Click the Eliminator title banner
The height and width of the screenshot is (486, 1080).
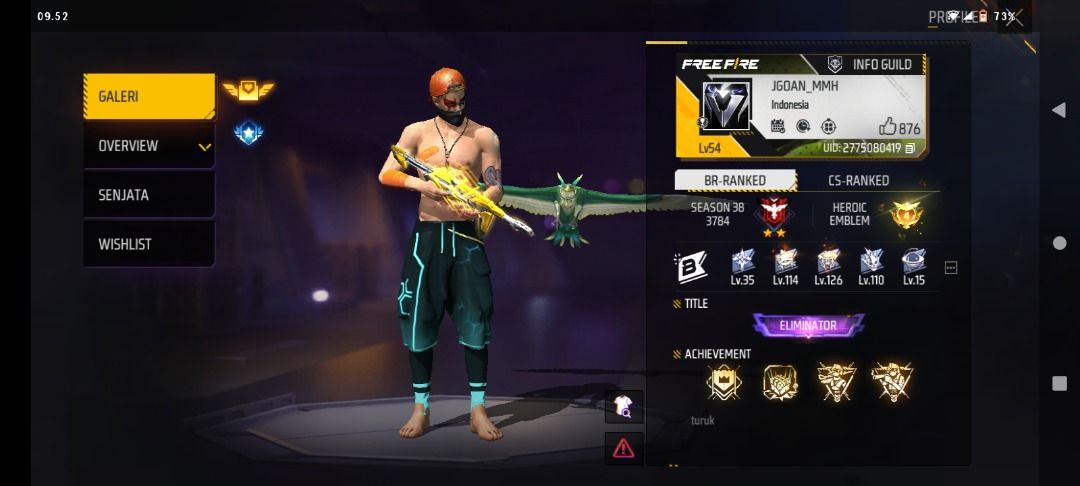tap(808, 326)
